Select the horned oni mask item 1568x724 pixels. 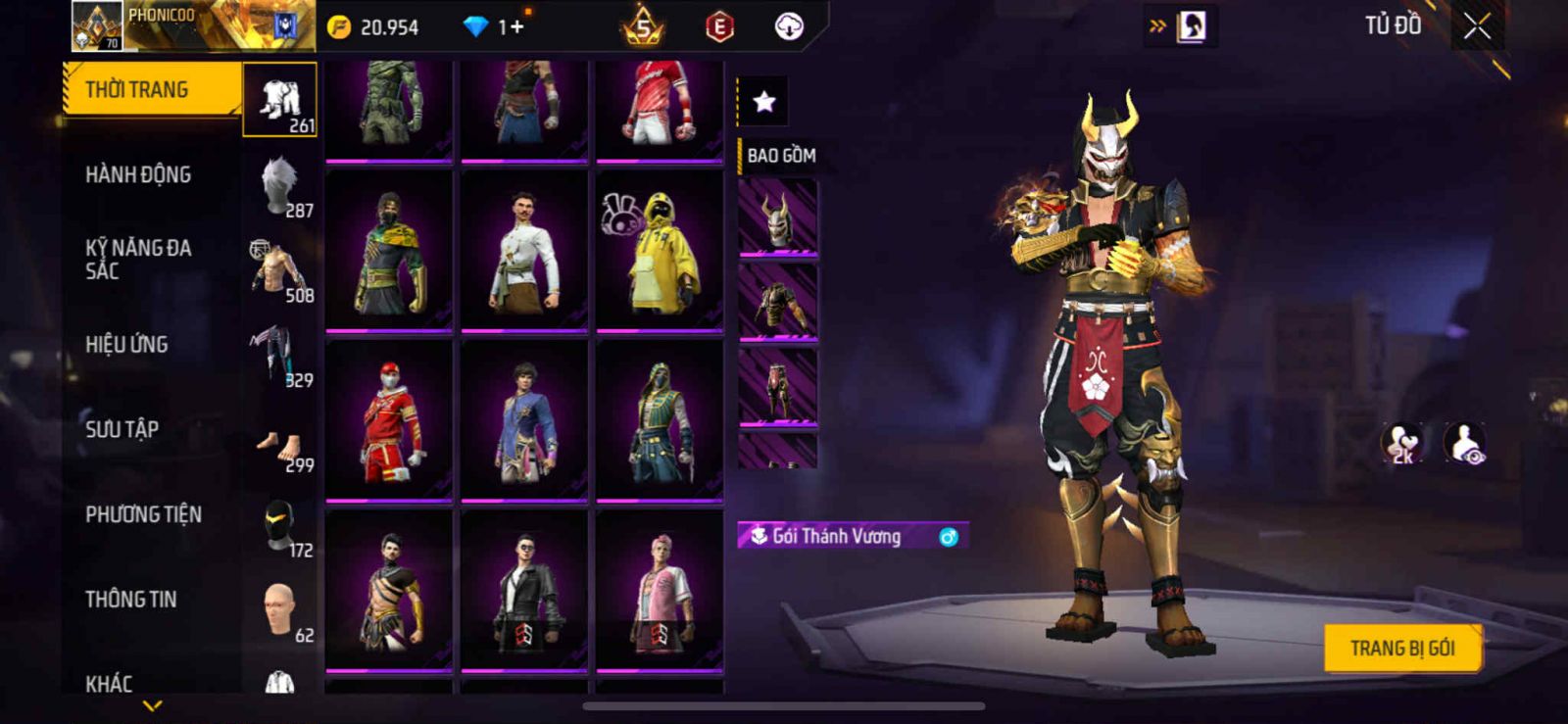pos(777,217)
